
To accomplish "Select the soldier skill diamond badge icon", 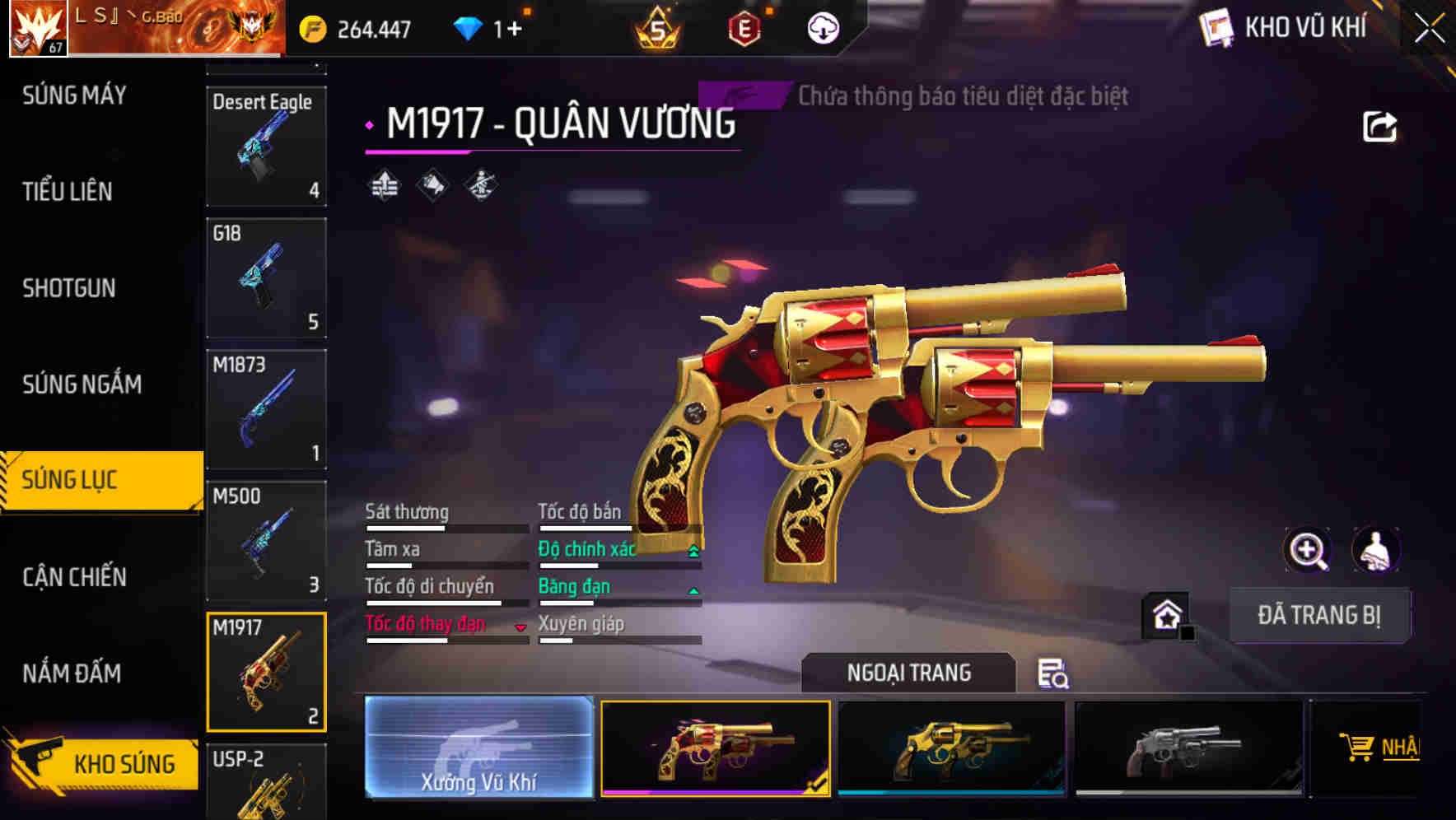I will pos(479,186).
